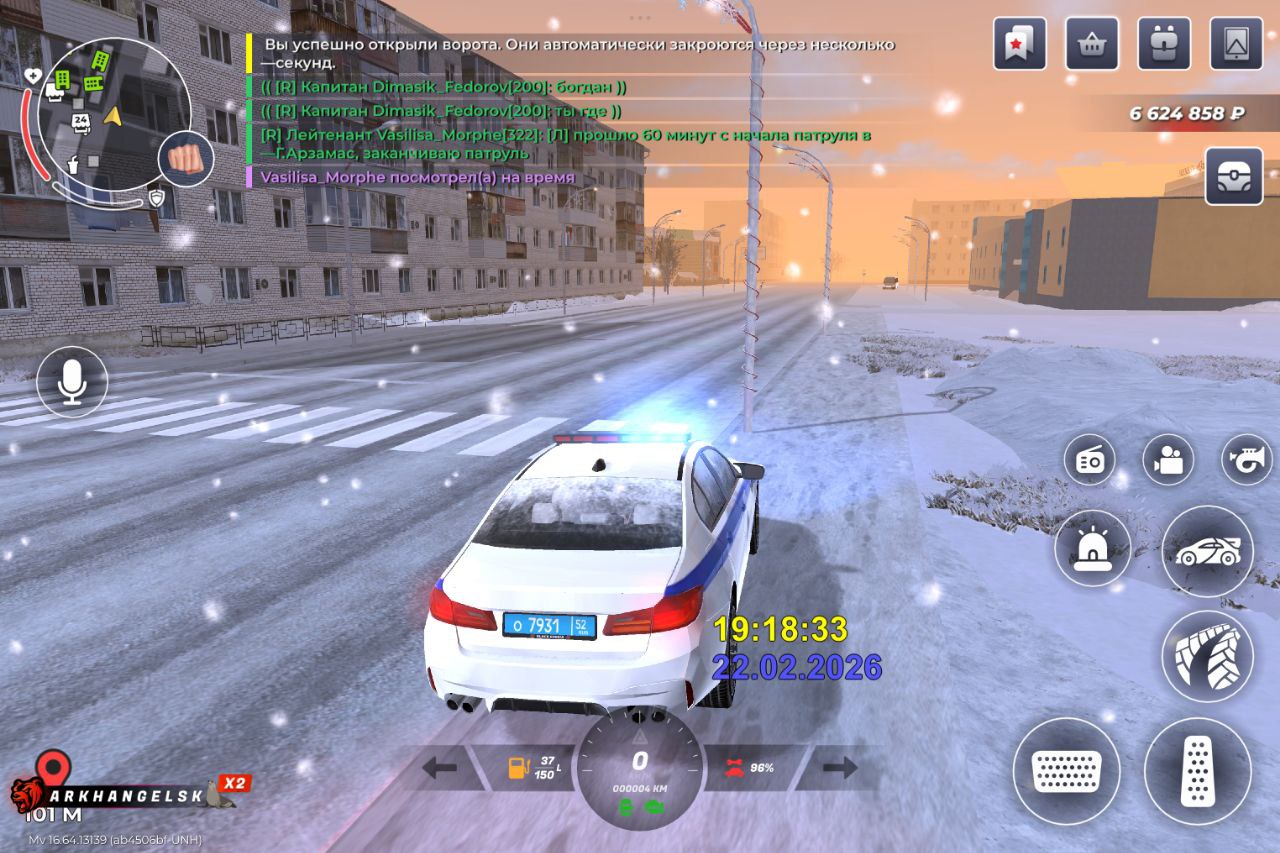This screenshot has height=853, width=1280.
Task: Switch the camera view
Action: click(x=1168, y=460)
